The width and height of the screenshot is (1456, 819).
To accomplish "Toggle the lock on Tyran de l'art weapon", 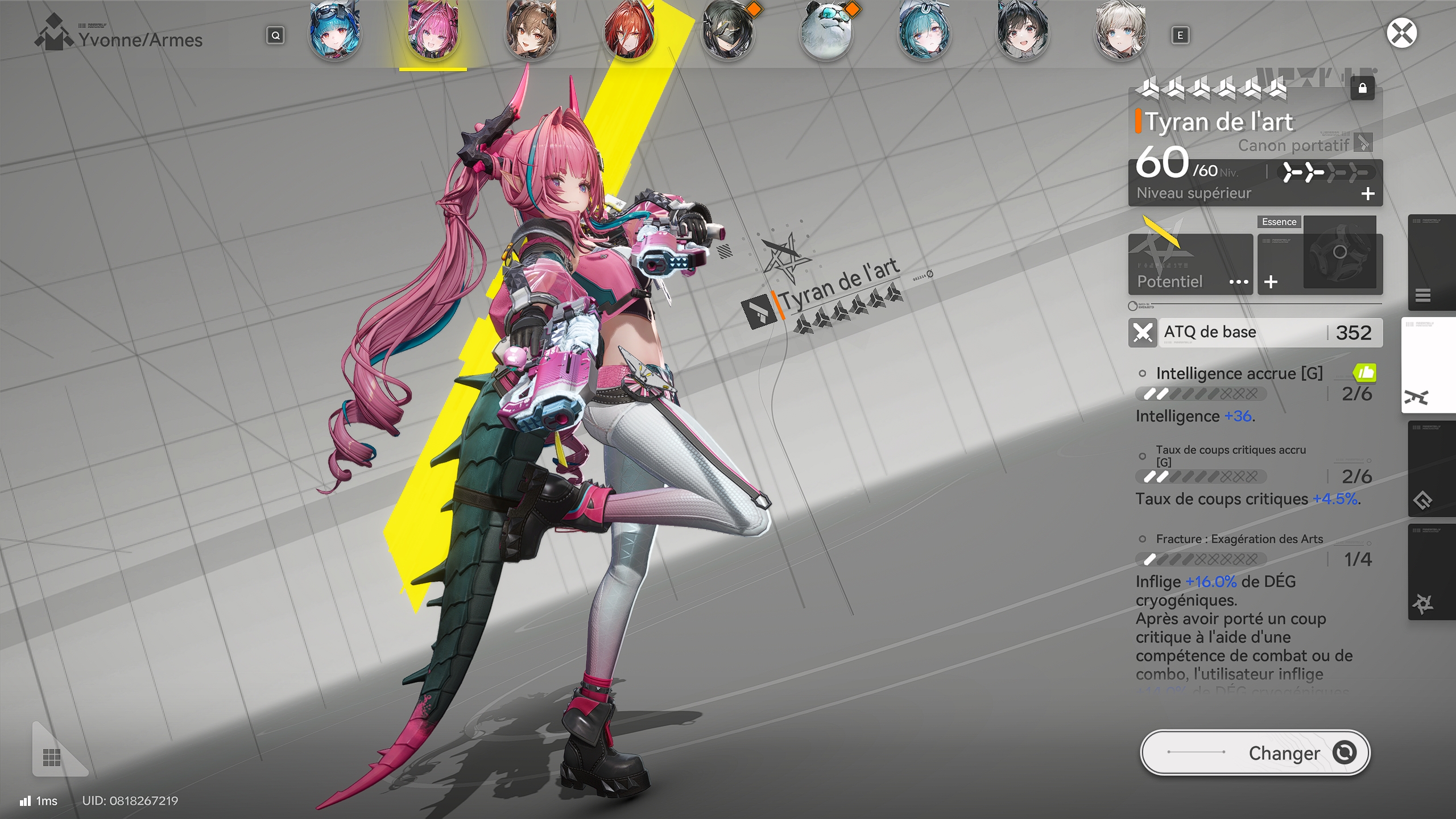I will pos(1363,89).
